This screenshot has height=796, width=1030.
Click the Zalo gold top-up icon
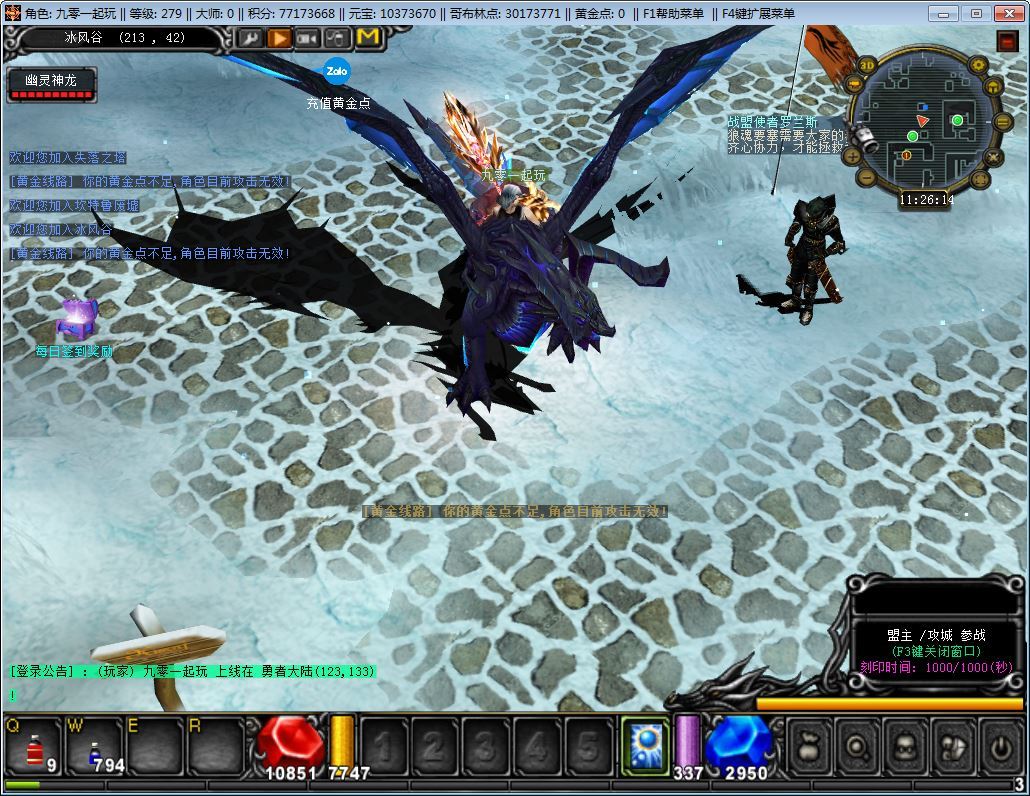pos(336,72)
